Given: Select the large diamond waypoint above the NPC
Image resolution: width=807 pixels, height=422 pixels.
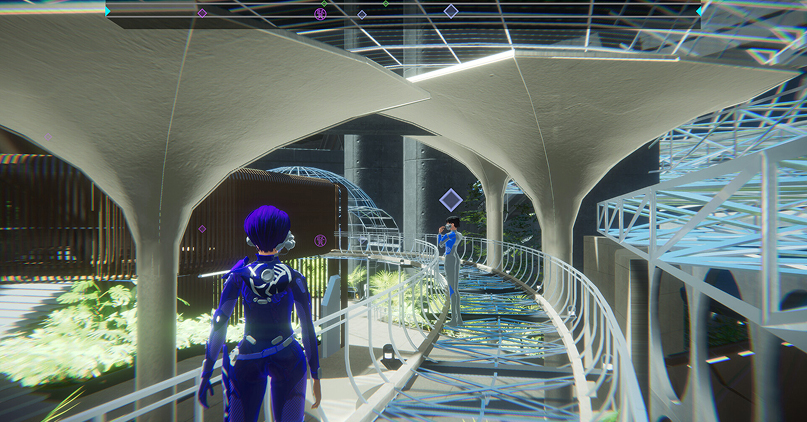Looking at the screenshot, I should point(451,199).
